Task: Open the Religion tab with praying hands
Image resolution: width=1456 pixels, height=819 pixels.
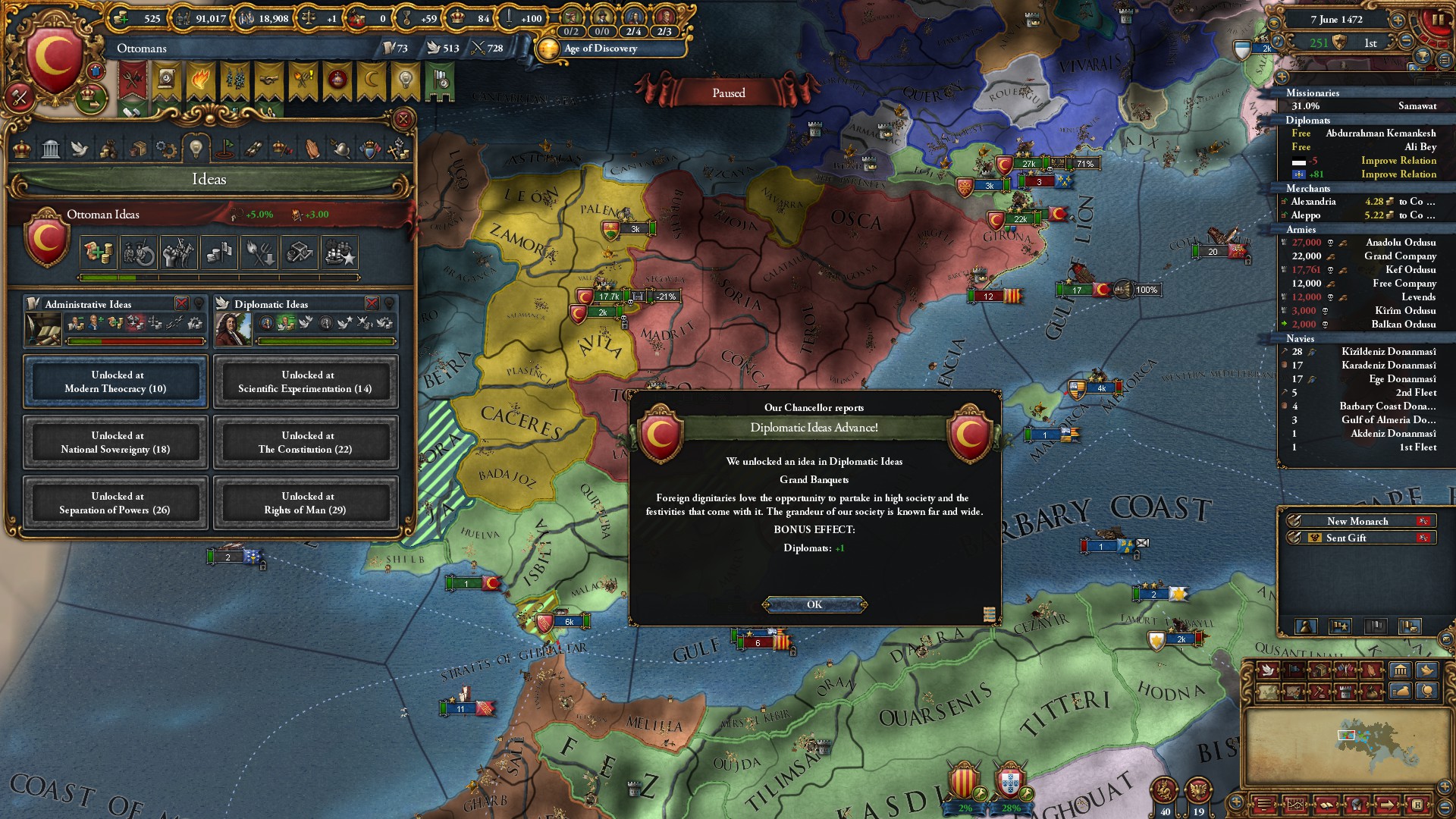Action: pyautogui.click(x=312, y=149)
